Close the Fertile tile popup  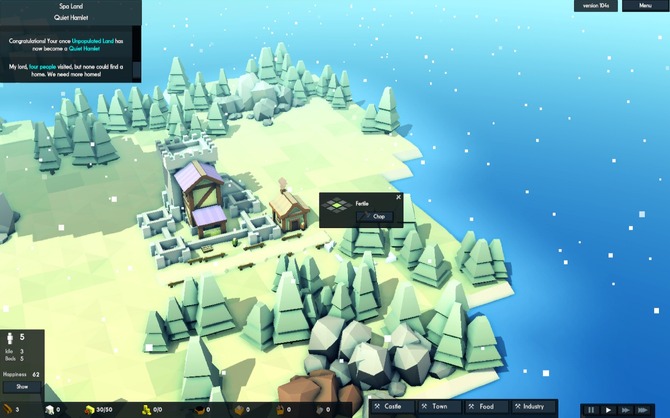[398, 197]
